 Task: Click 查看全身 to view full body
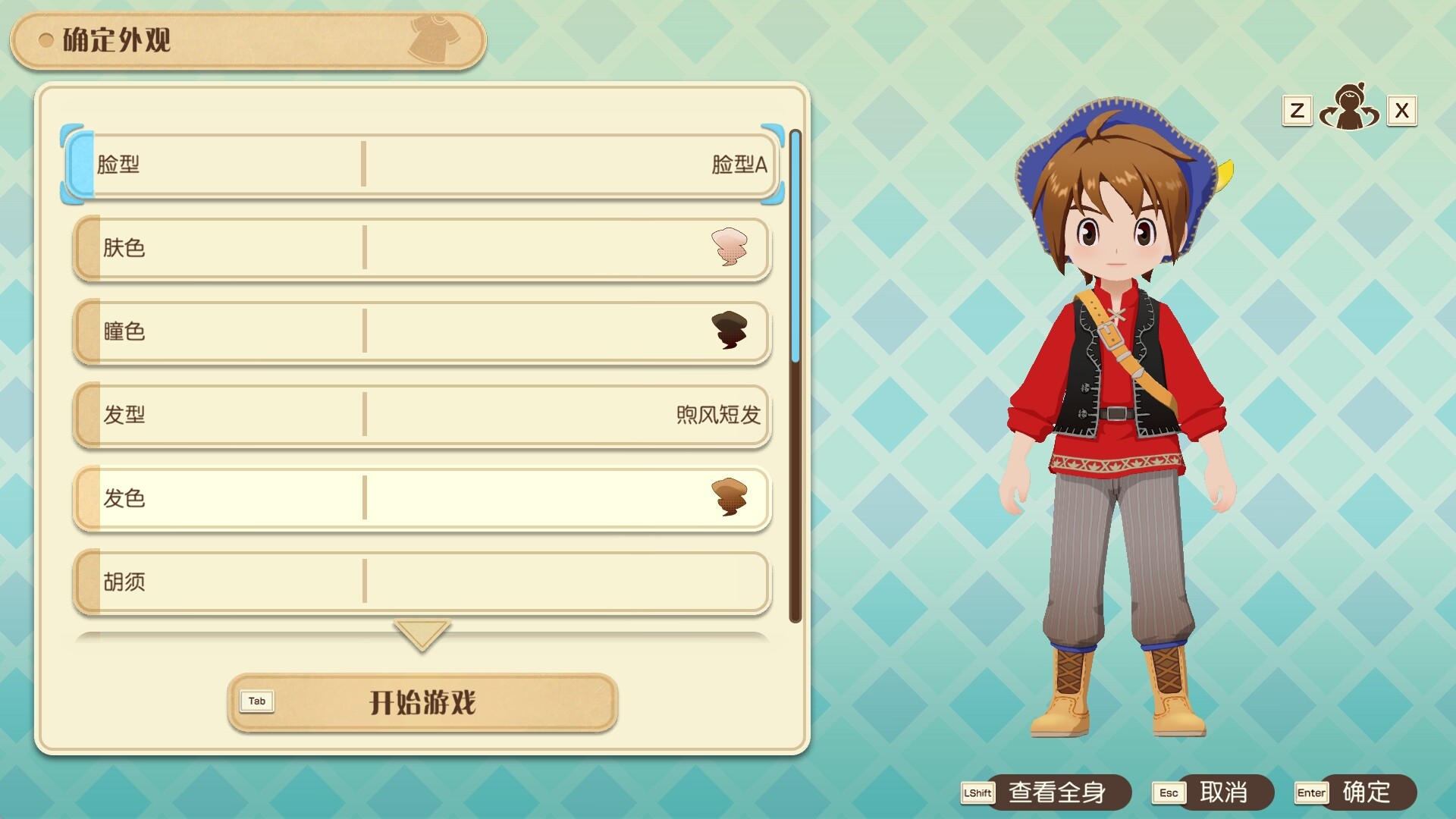pyautogui.click(x=1056, y=792)
